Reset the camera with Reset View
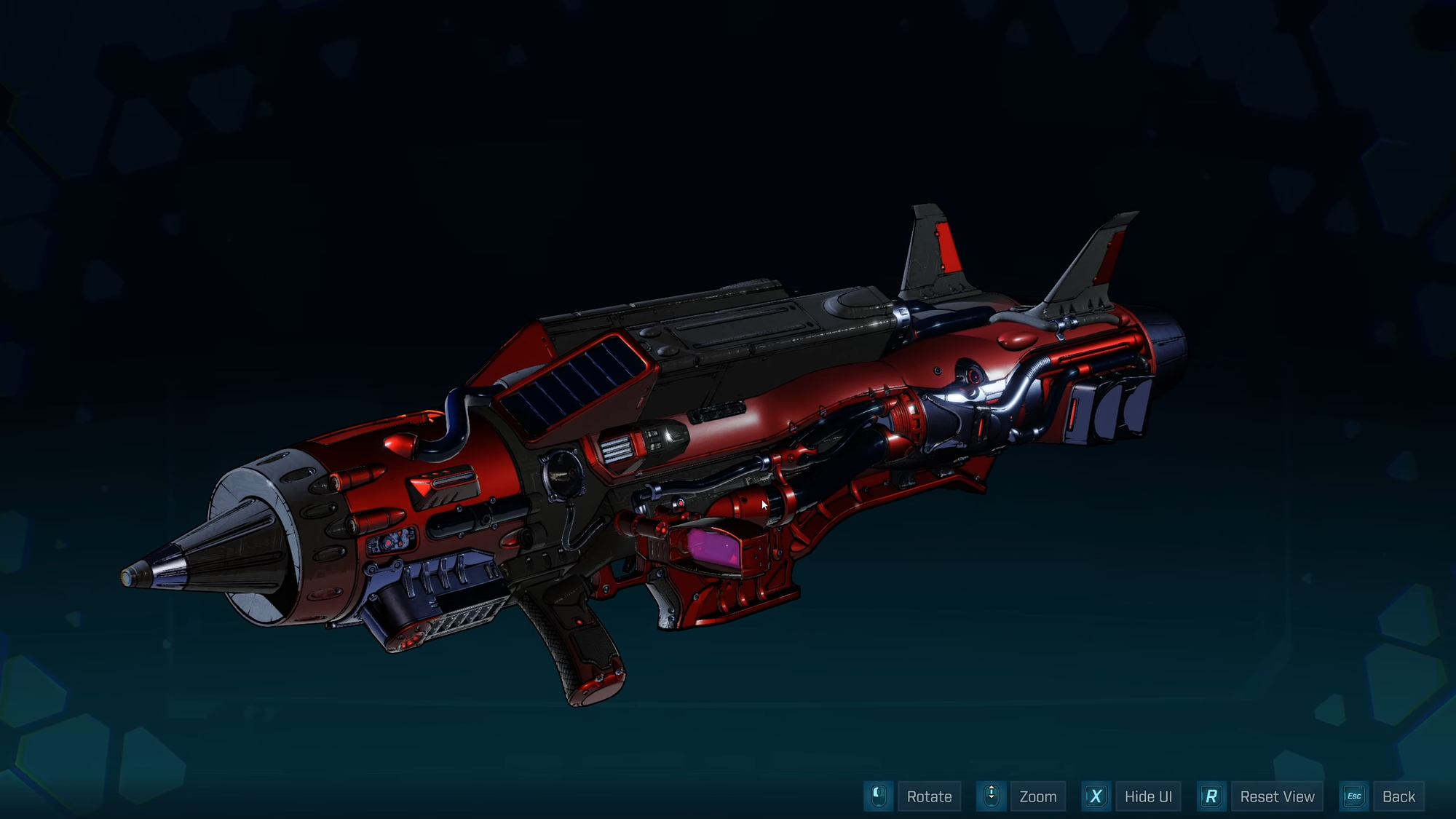1456x819 pixels. point(1278,796)
